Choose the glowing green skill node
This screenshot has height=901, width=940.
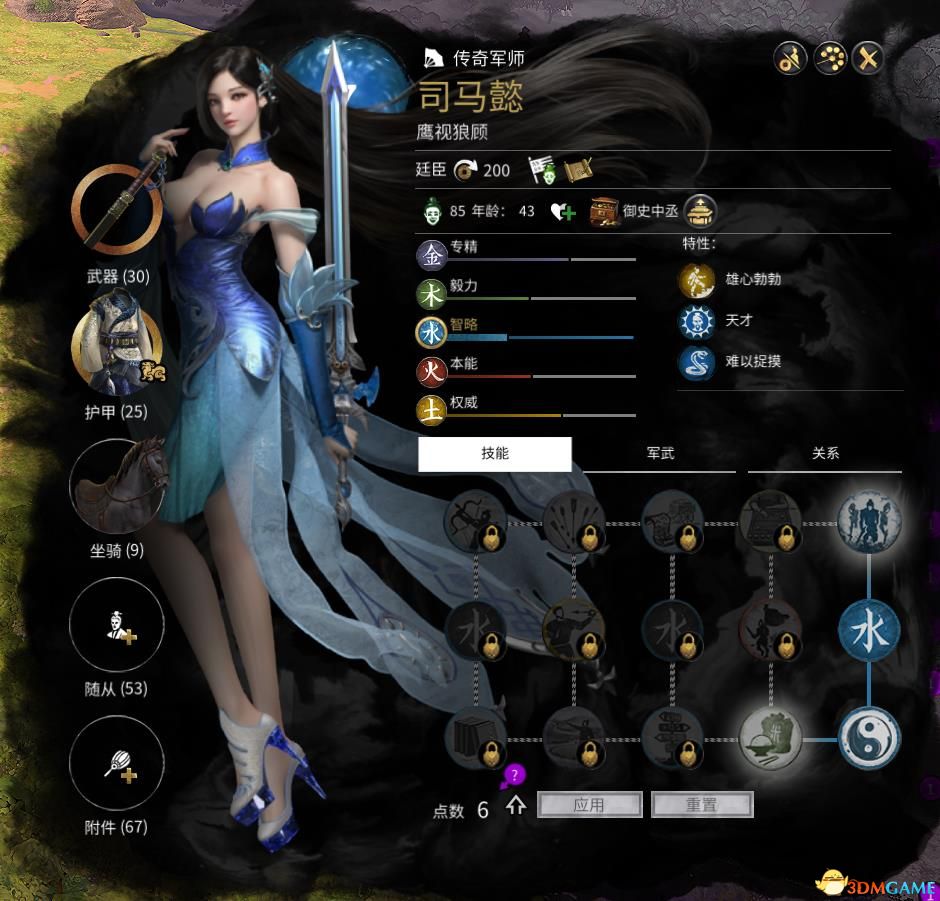(771, 739)
